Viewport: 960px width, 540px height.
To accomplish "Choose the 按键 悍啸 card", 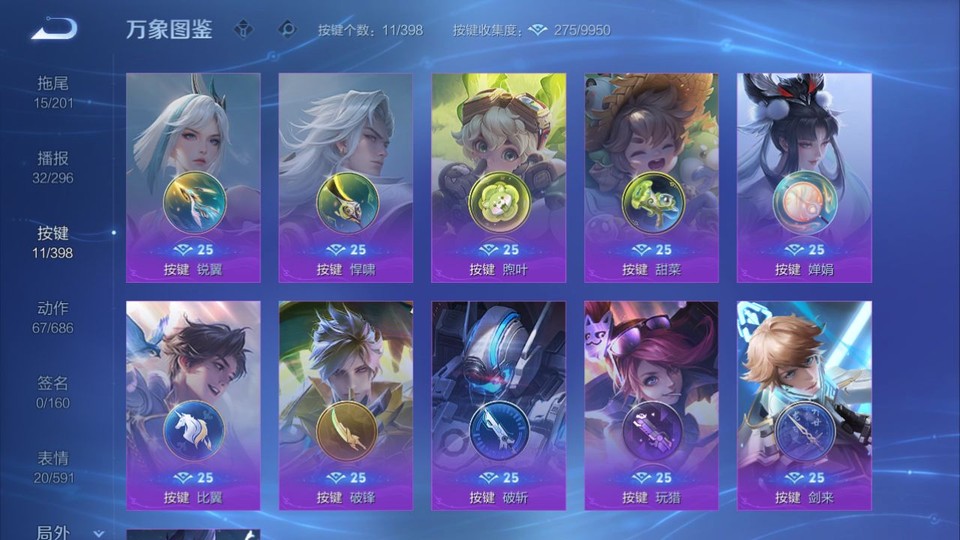I will pyautogui.click(x=346, y=178).
